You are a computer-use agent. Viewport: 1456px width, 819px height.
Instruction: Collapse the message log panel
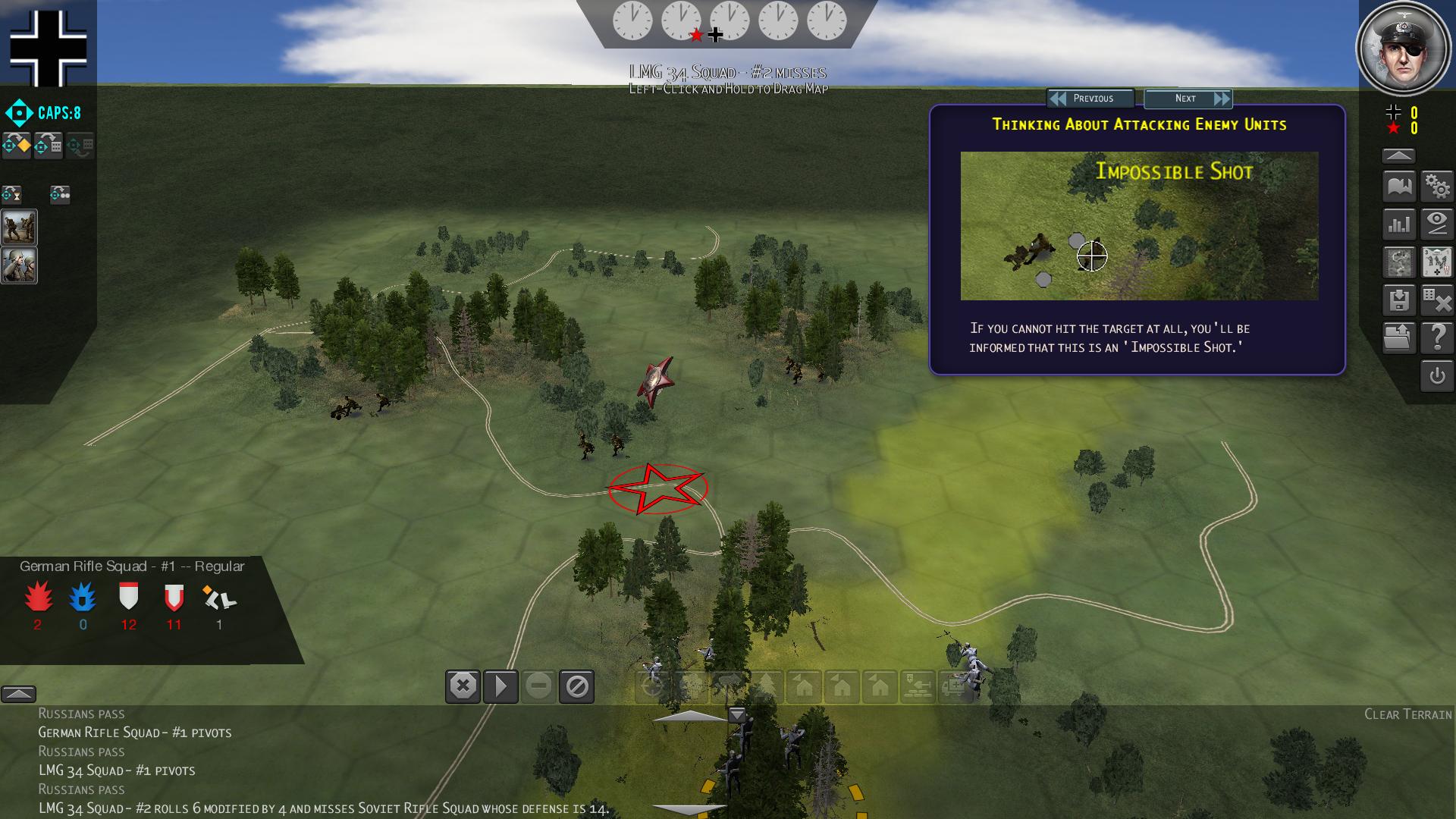tap(18, 694)
